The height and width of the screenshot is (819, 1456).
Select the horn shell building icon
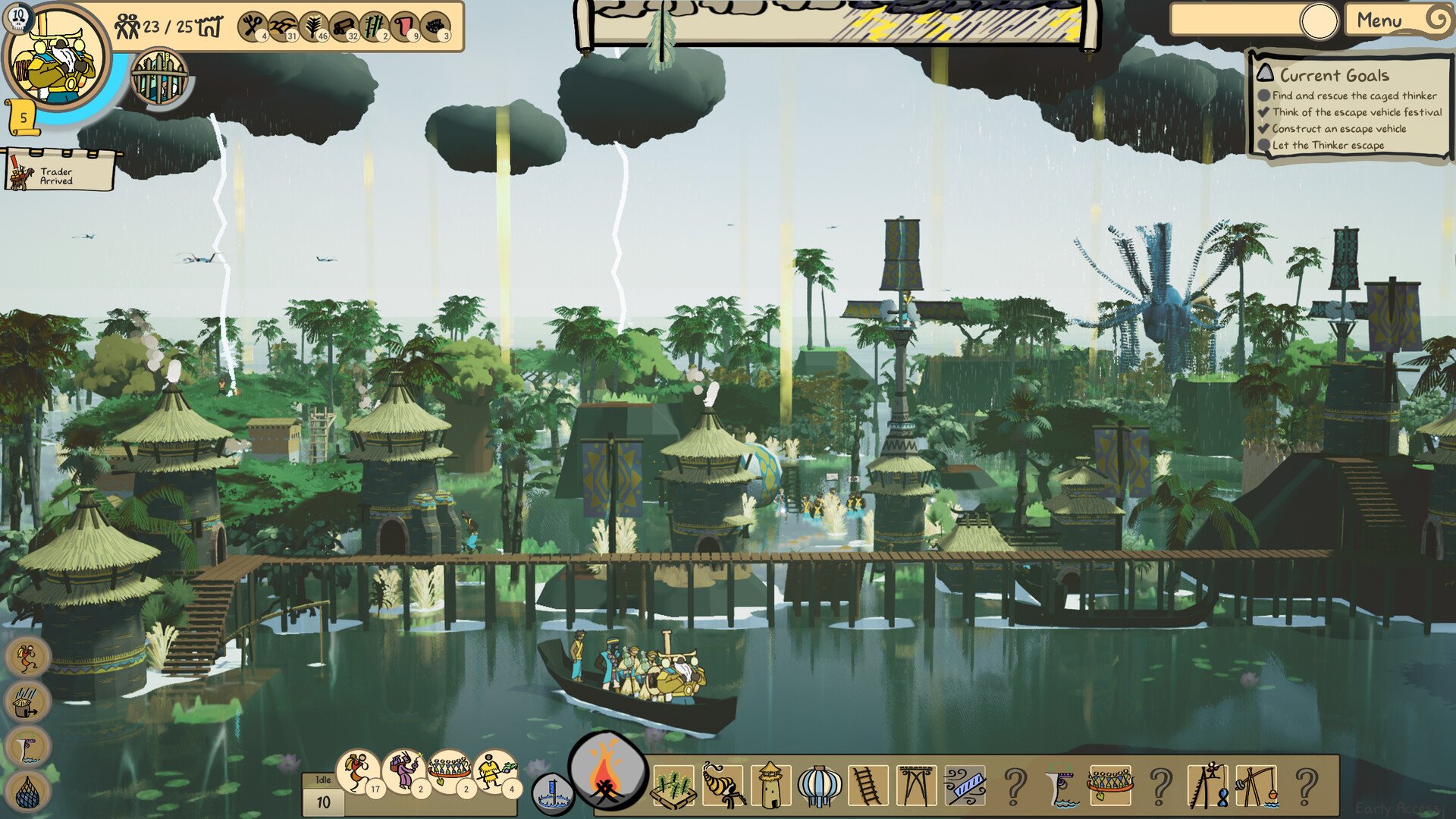coord(722,786)
